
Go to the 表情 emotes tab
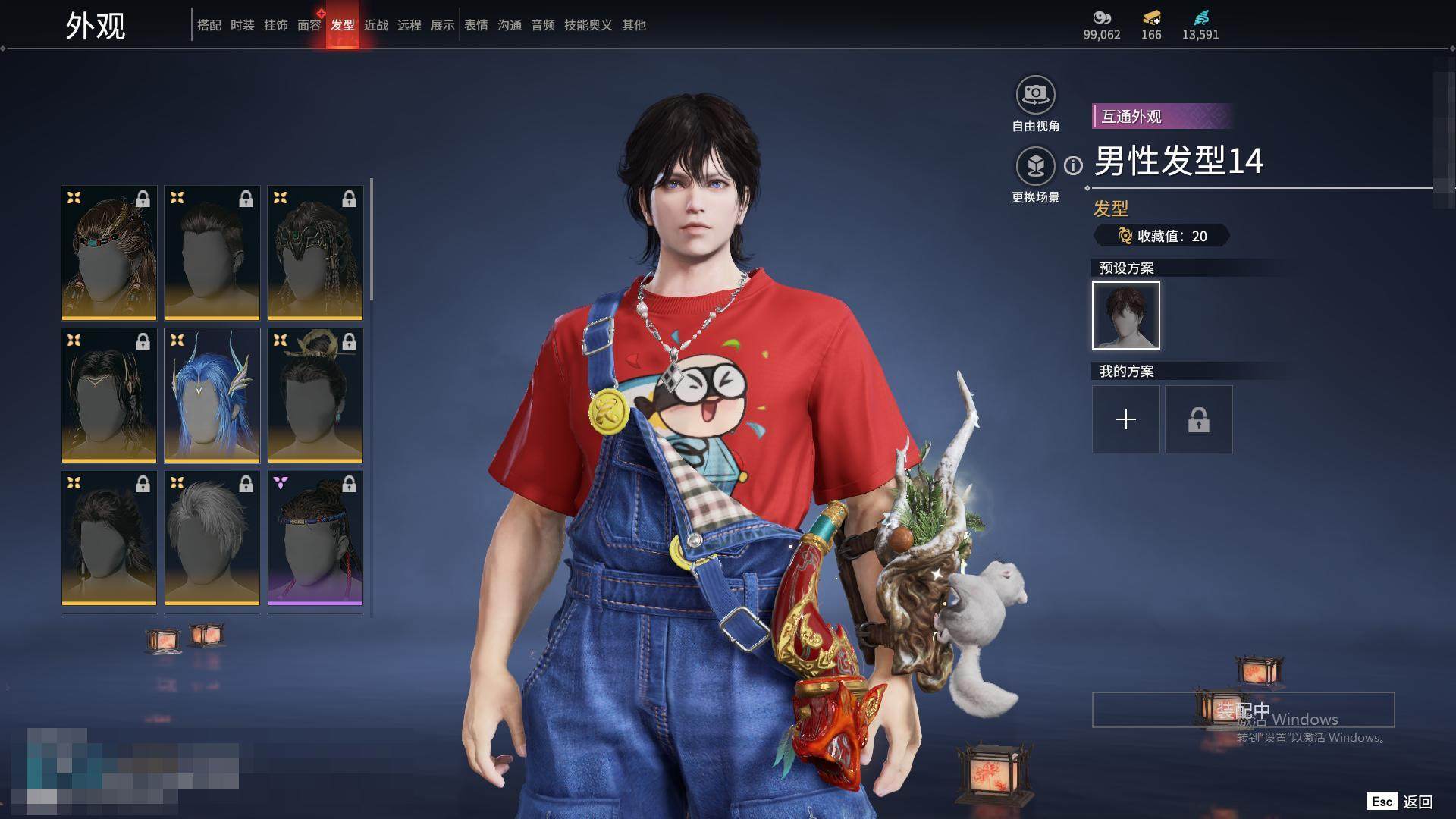point(475,25)
